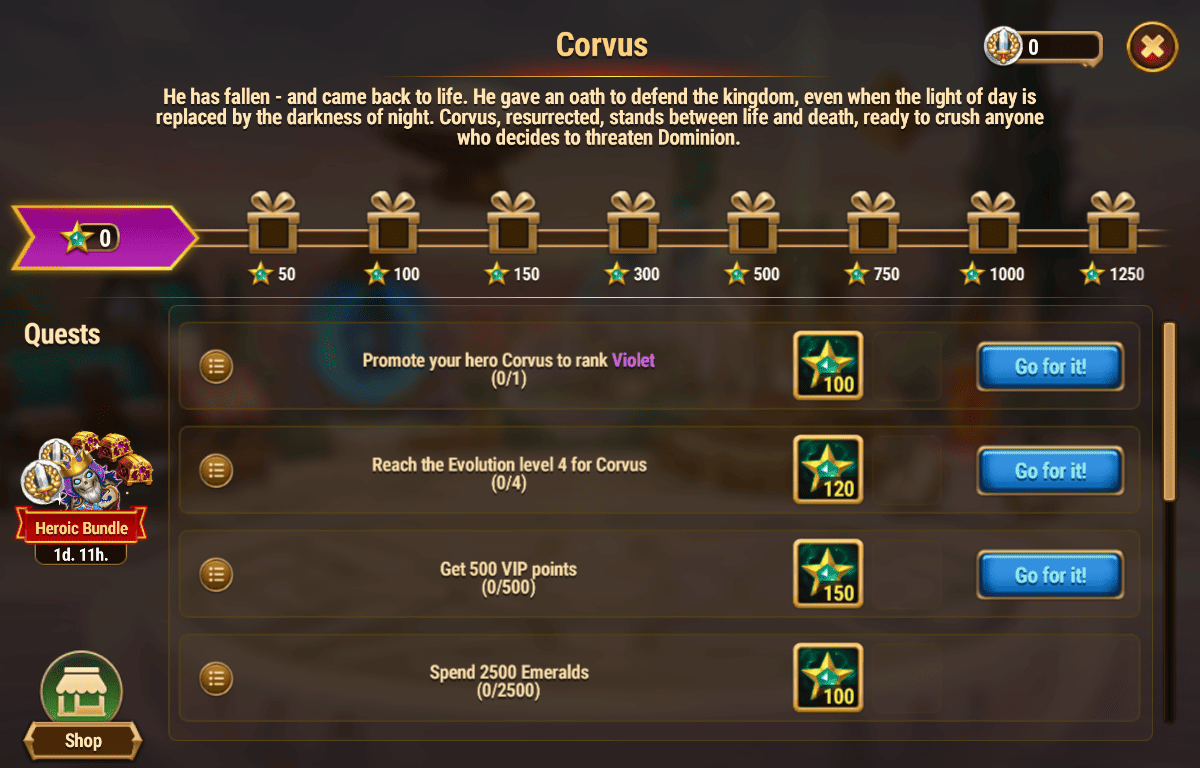Select the 100-star reward gift box
1200x768 pixels.
393,225
